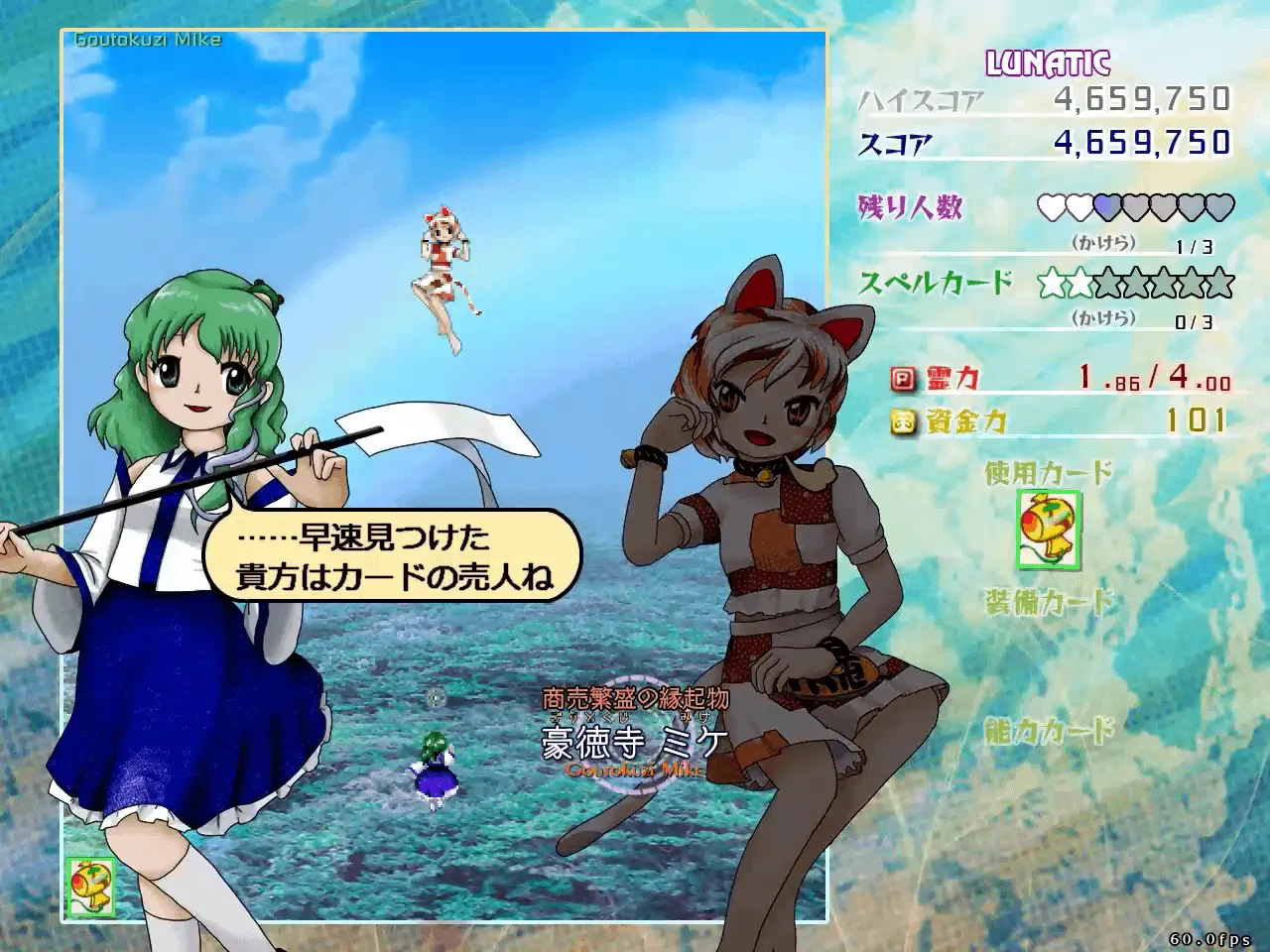The height and width of the screenshot is (952, 1270).
Task: Click the boss title 豪徳寺 ミケ
Action: coord(633,739)
